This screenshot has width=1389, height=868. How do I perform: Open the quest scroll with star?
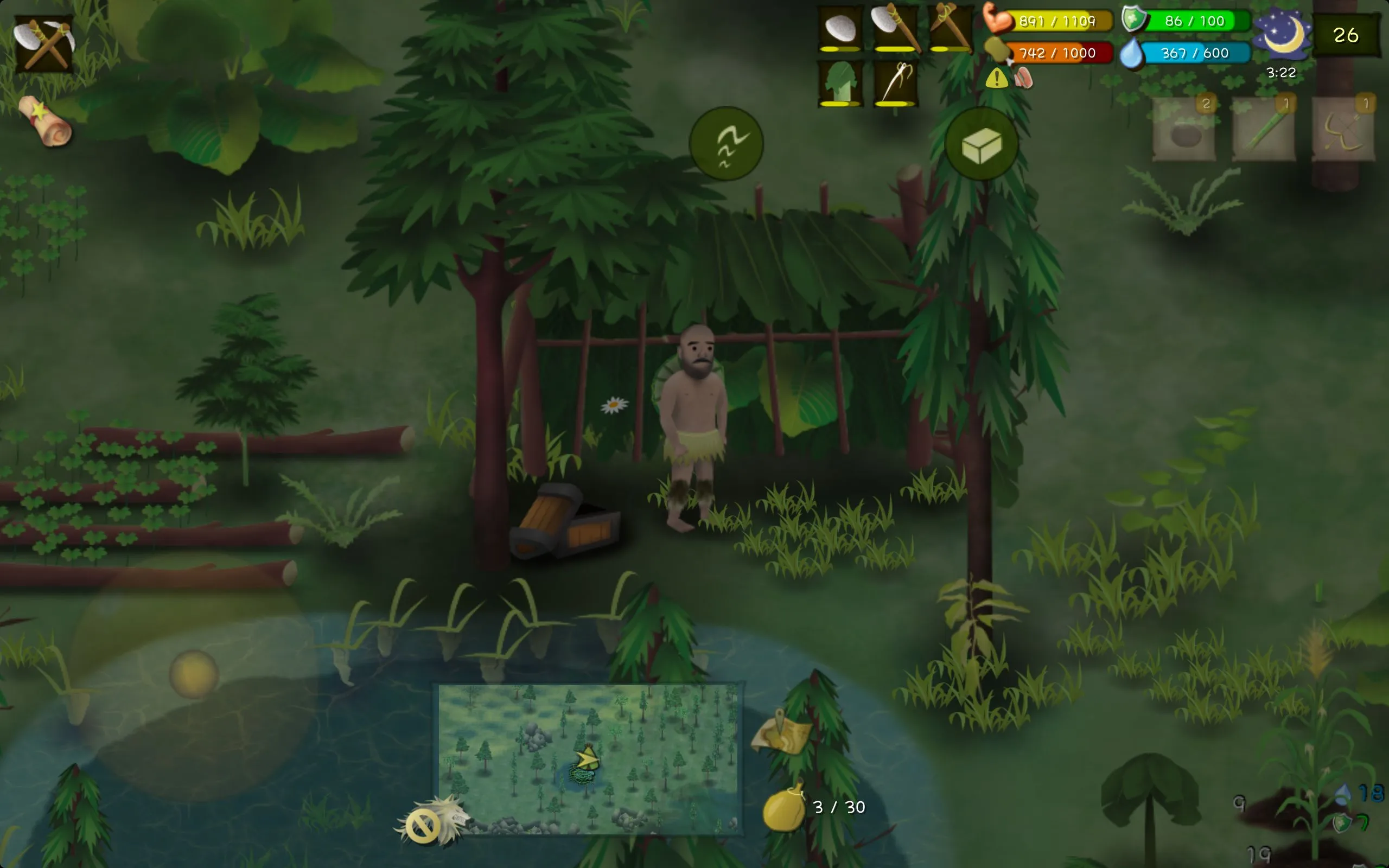[x=45, y=121]
